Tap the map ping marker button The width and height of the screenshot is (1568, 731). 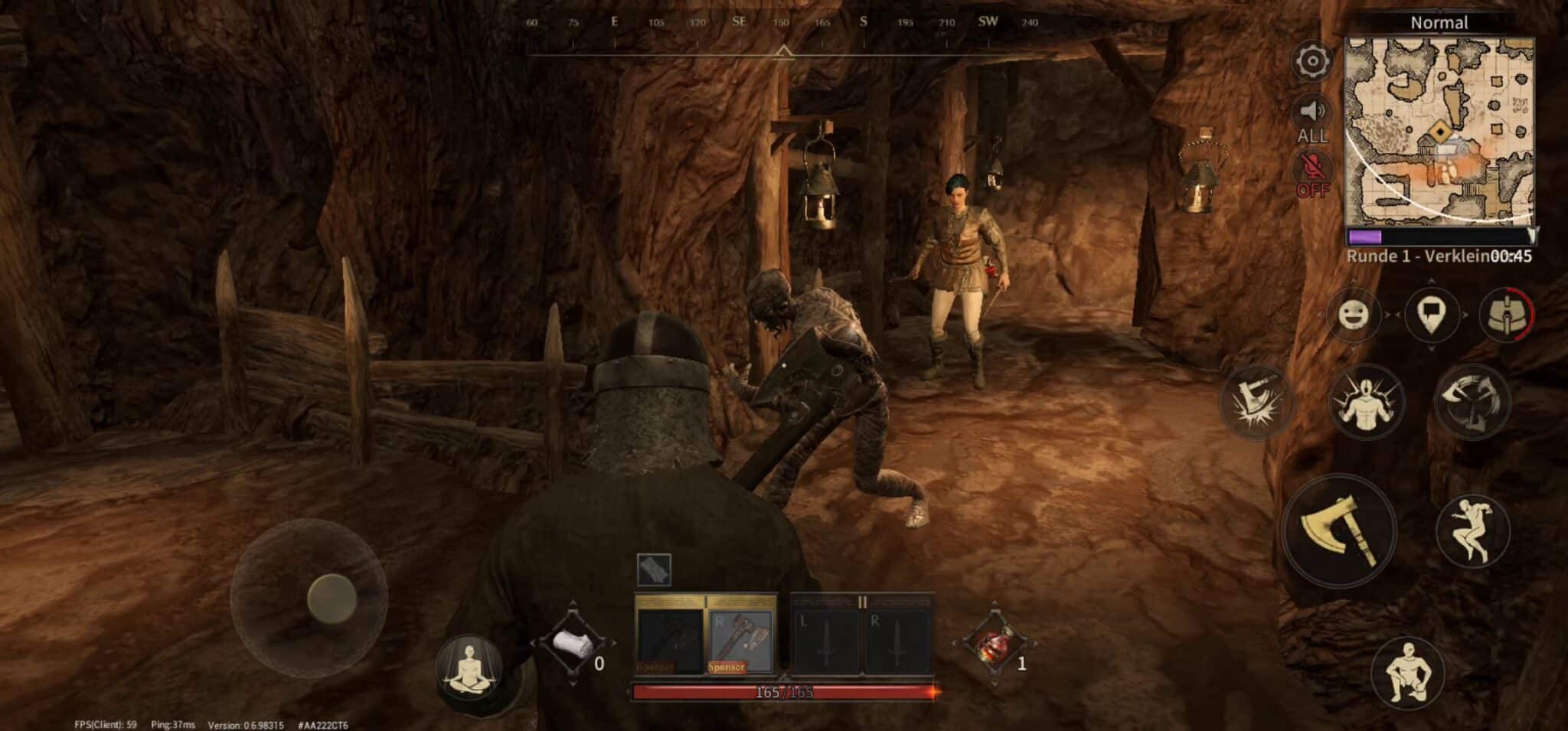(x=1432, y=314)
